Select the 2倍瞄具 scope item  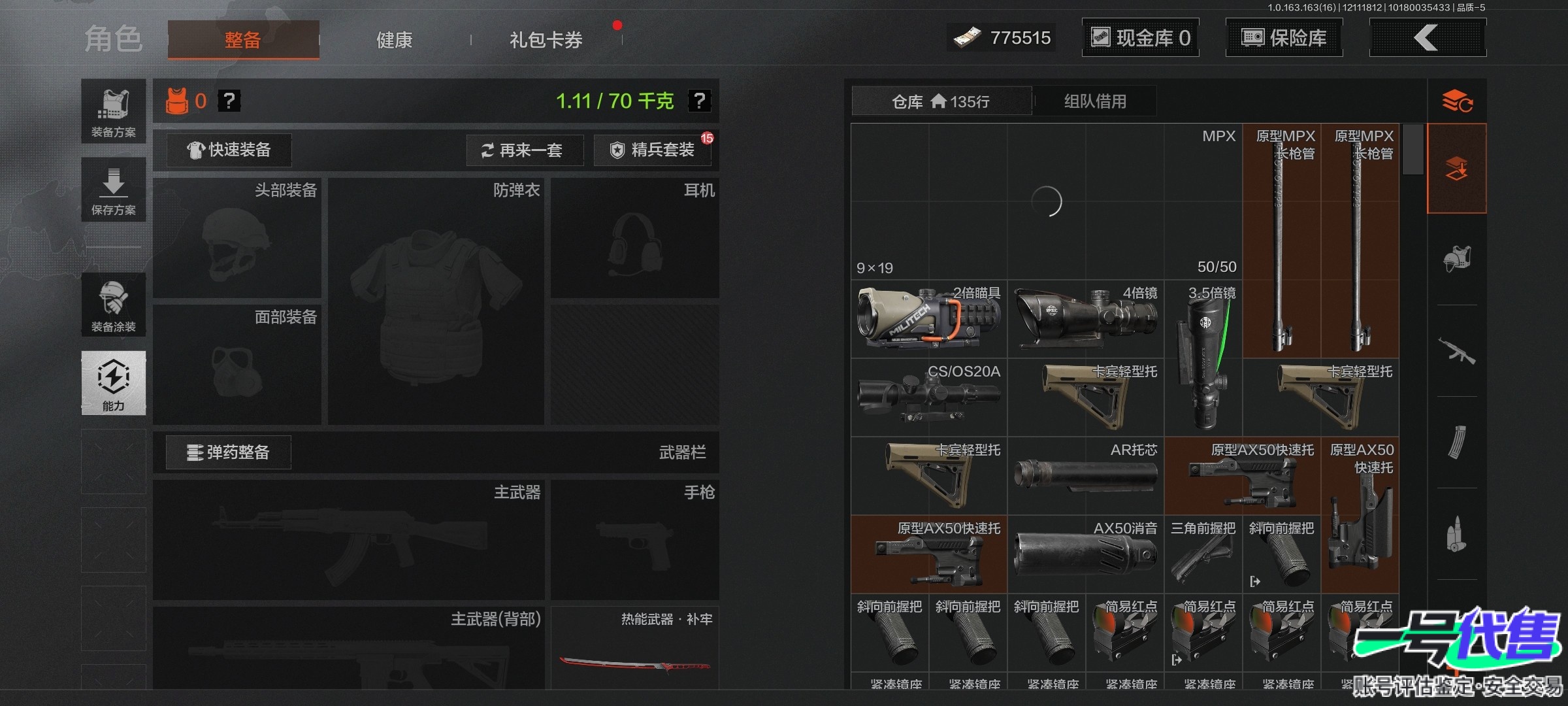point(928,319)
